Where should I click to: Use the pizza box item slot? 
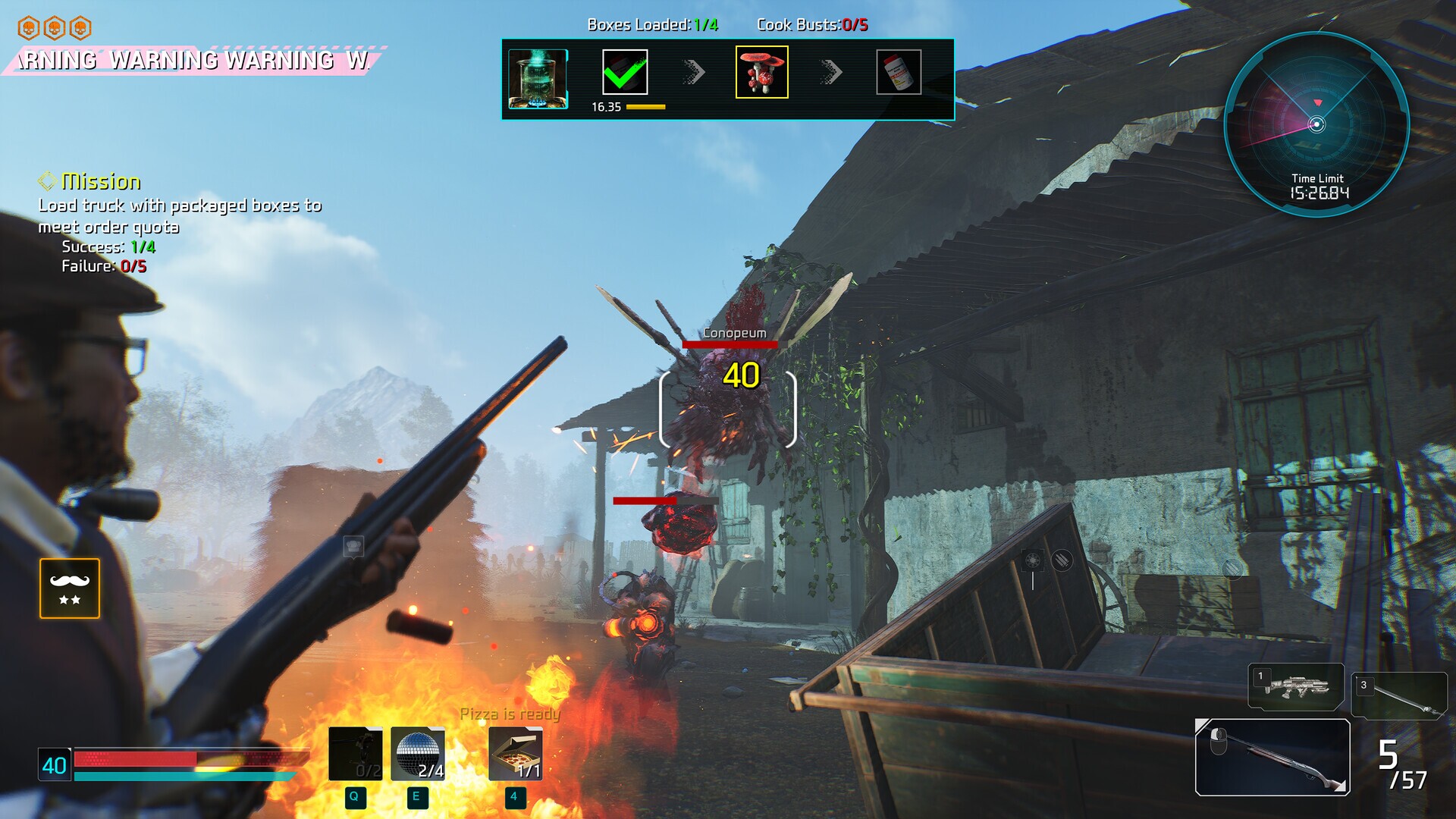coord(516,754)
